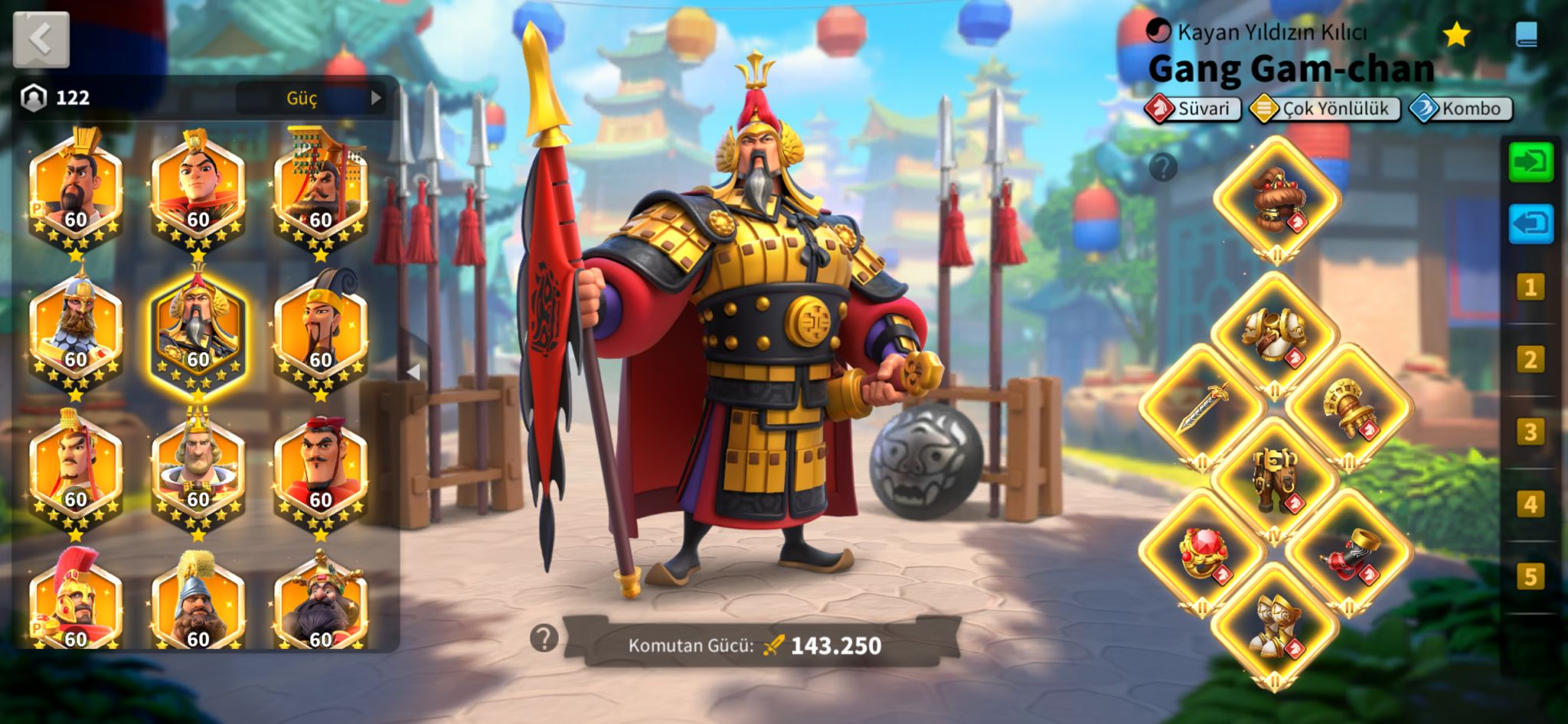Collapse the commander list panel arrow
The height and width of the screenshot is (724, 1568).
pos(413,372)
